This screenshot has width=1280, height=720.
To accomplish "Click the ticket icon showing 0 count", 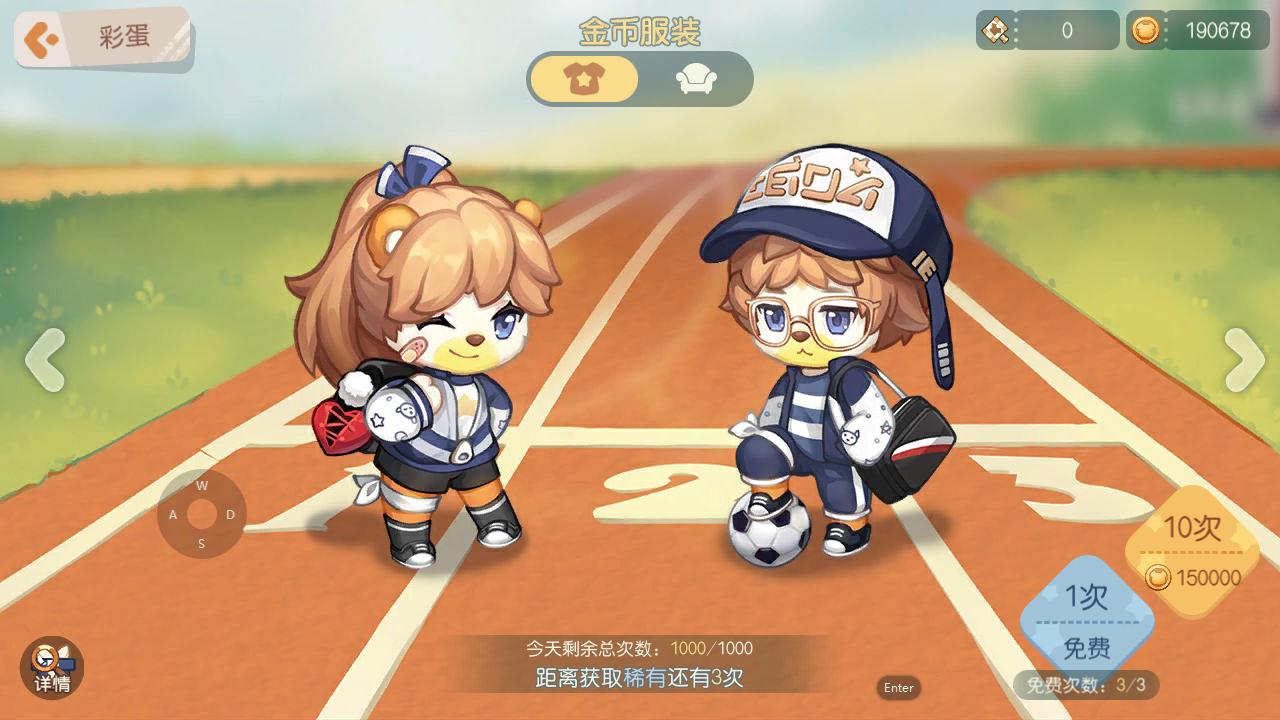I will click(996, 30).
